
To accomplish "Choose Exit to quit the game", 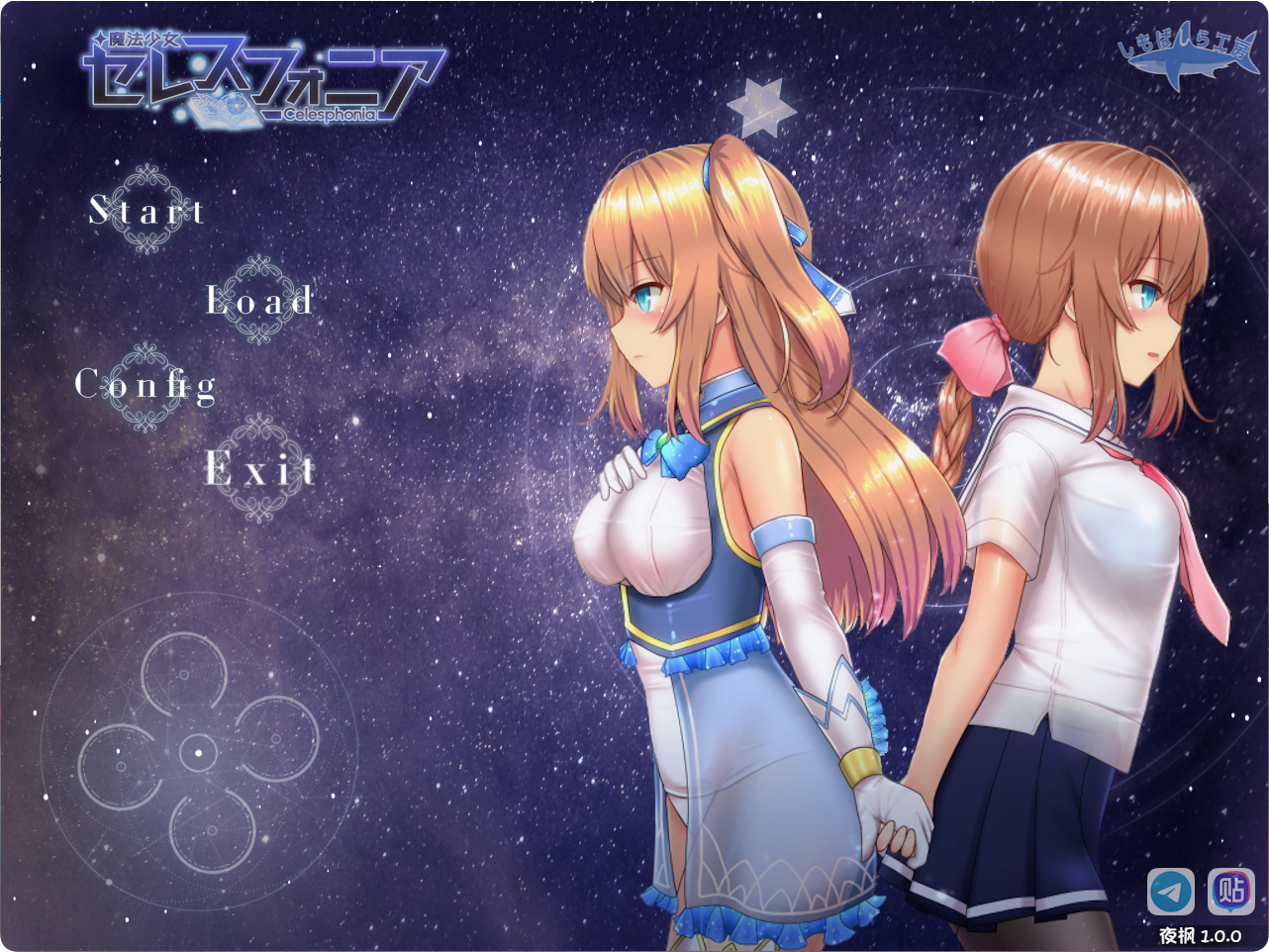I will [x=260, y=469].
